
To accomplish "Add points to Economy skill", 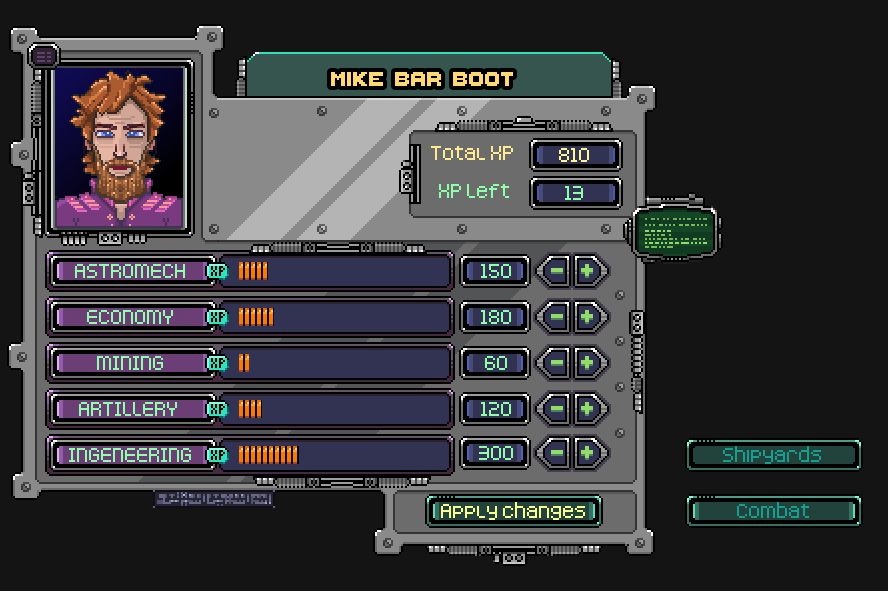I will (589, 317).
